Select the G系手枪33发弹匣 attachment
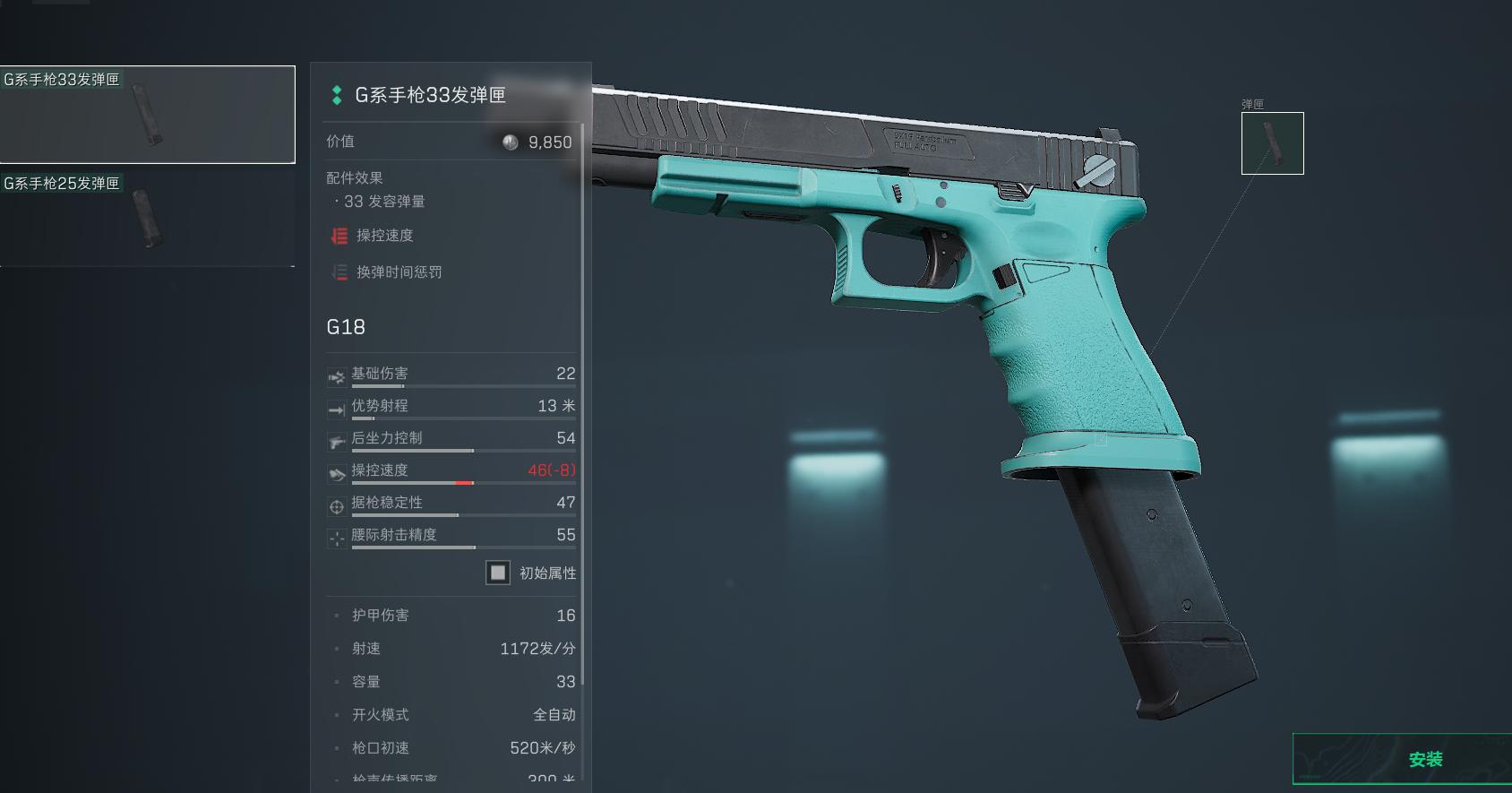The height and width of the screenshot is (793, 1512). coord(147,115)
